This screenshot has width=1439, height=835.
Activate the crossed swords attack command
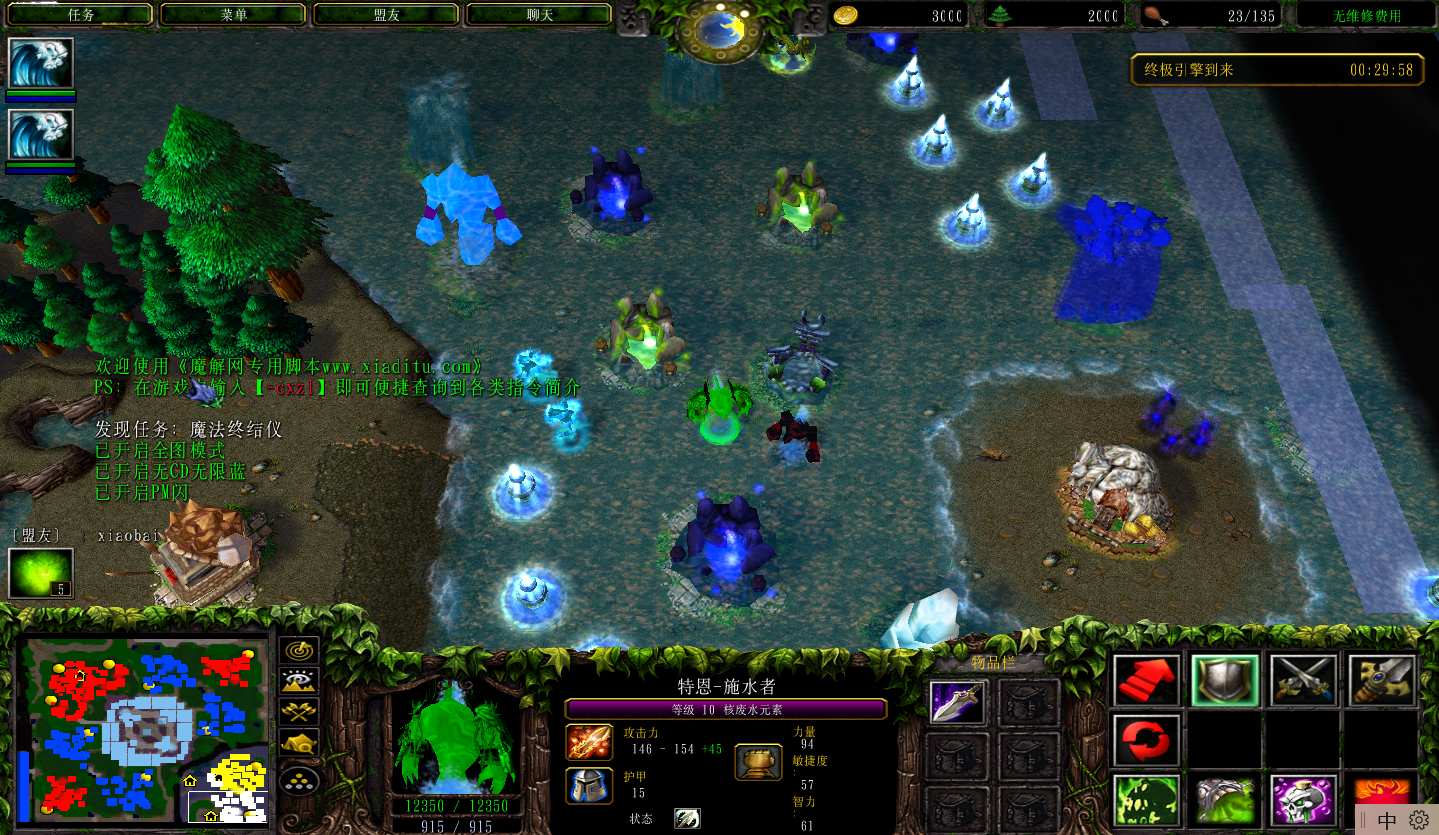pyautogui.click(x=1304, y=680)
